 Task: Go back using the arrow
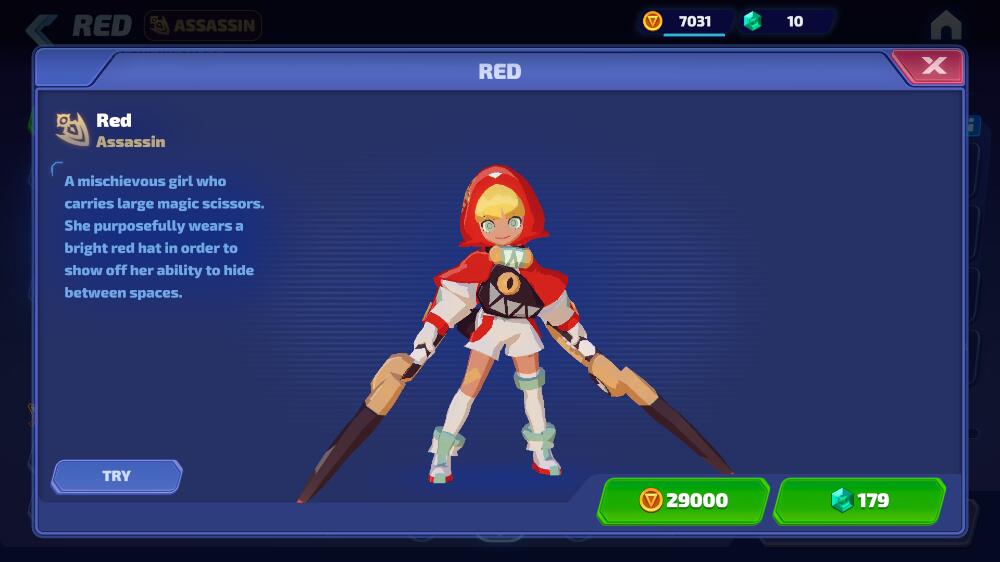(x=42, y=26)
